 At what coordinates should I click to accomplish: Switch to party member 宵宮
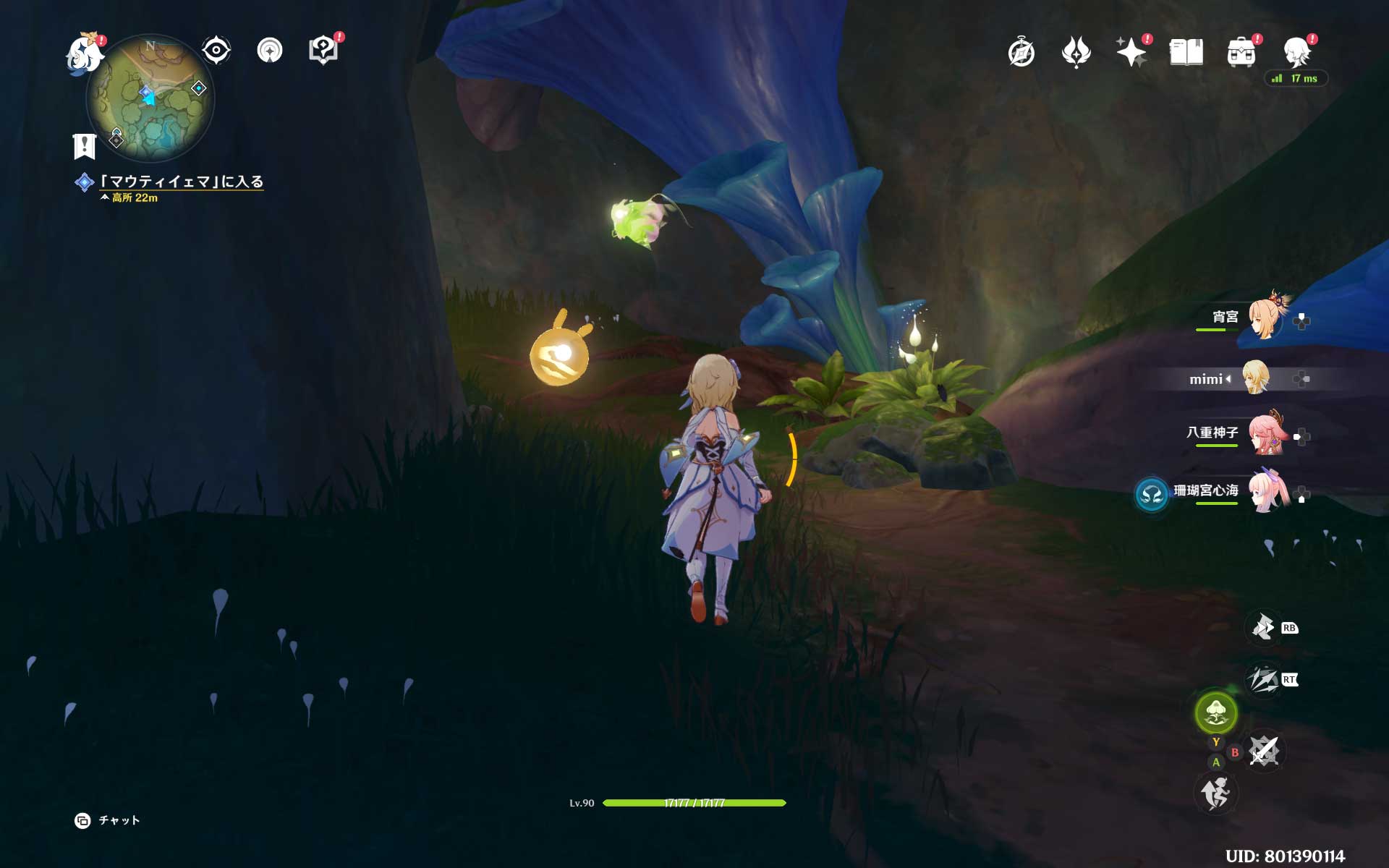coord(1263,318)
